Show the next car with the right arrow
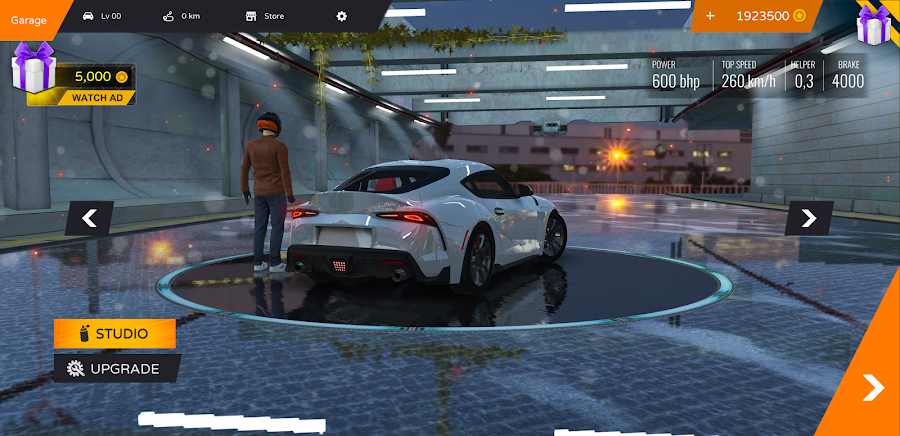900x436 pixels. point(808,218)
